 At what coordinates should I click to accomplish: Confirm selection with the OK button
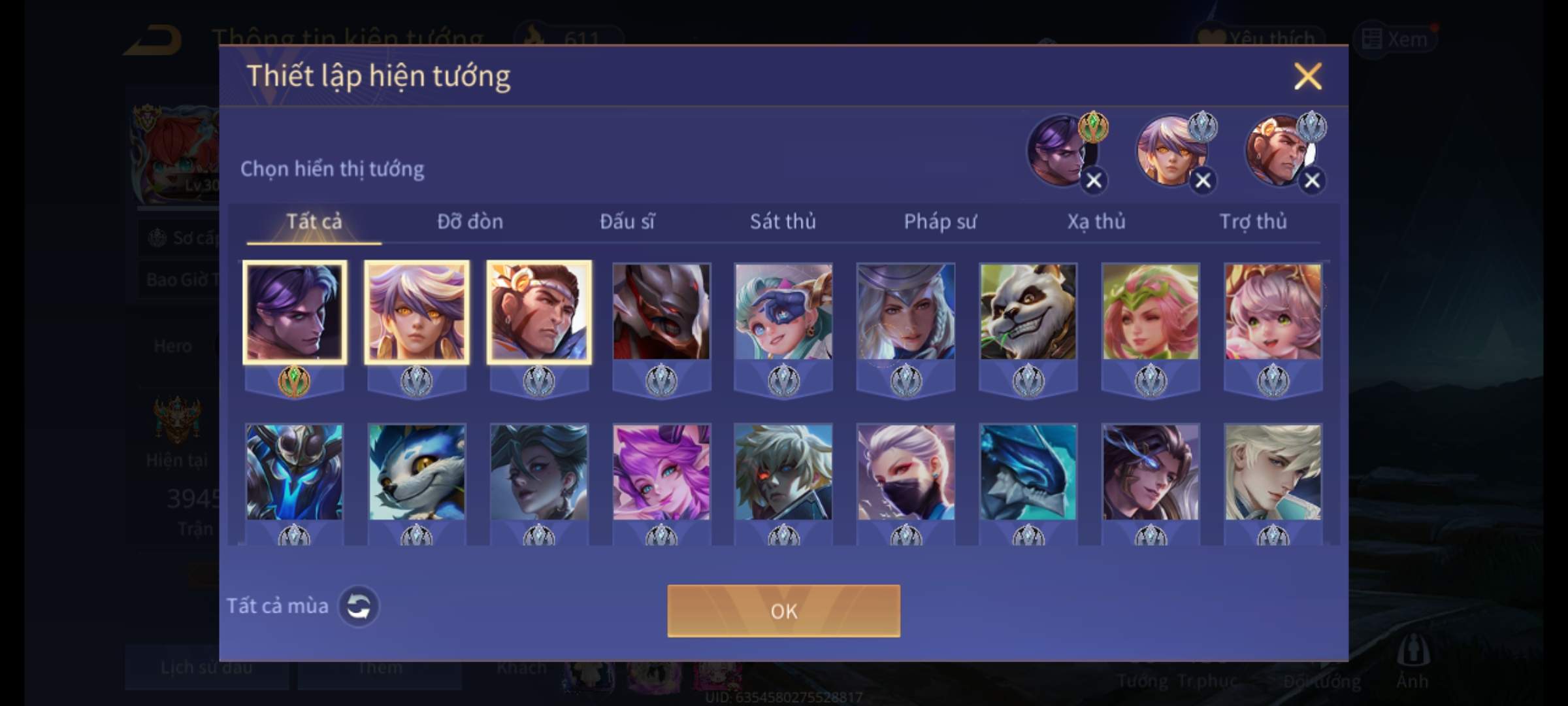coord(783,611)
